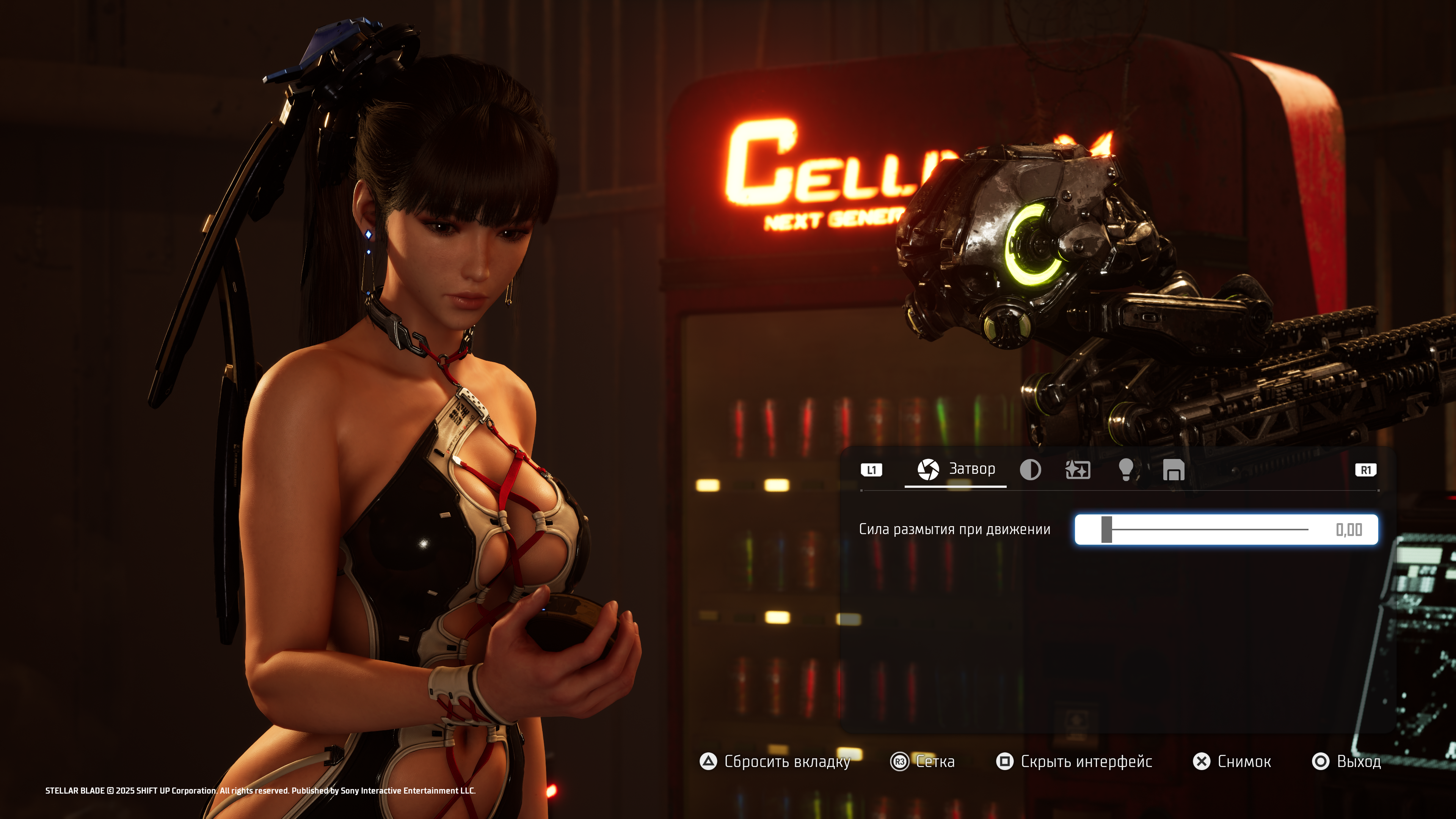Switch to the half-circle contrast tab
This screenshot has width=1456, height=819.
coord(1030,470)
